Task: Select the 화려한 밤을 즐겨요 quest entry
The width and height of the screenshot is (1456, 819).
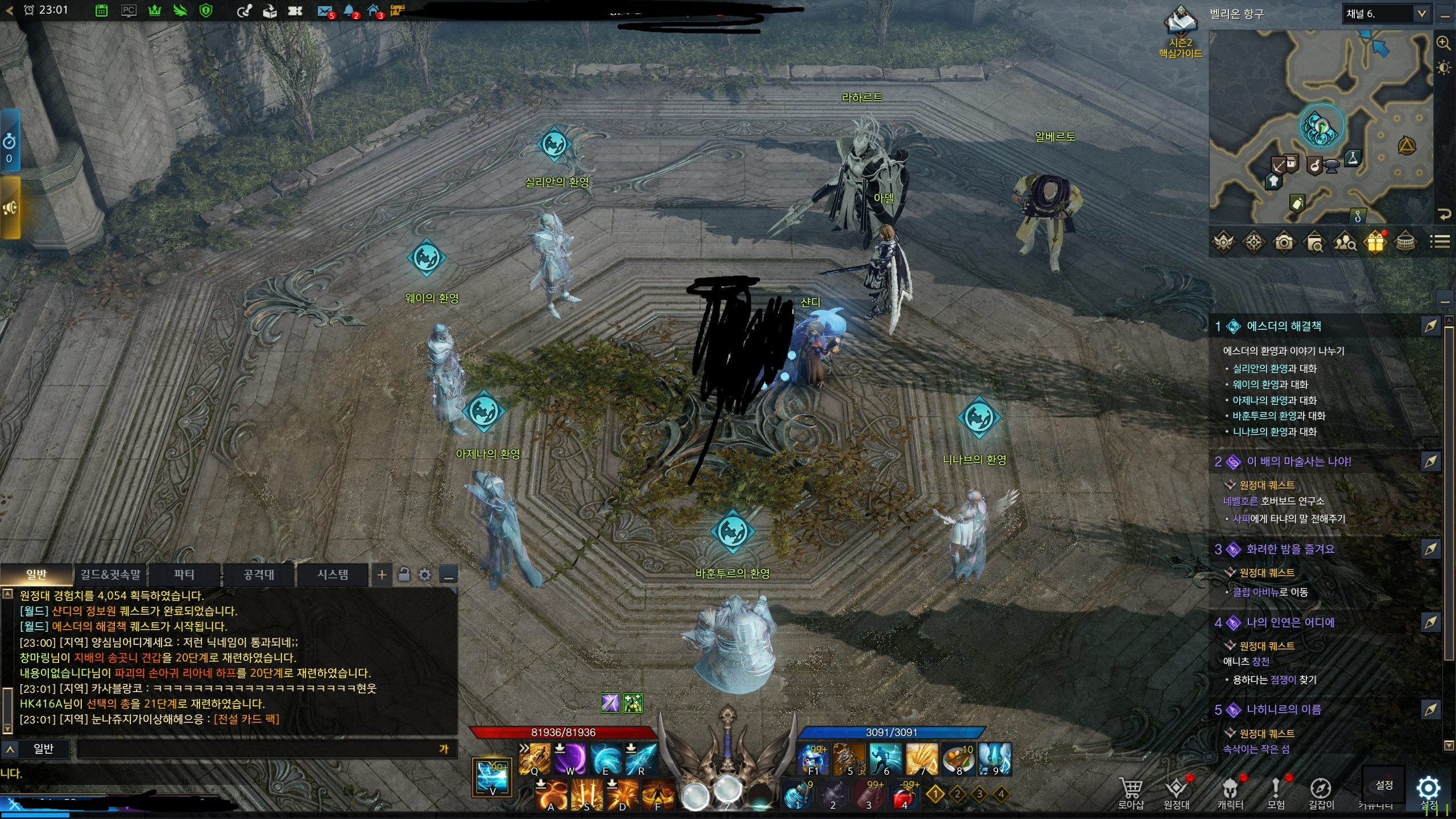Action: coord(1290,549)
